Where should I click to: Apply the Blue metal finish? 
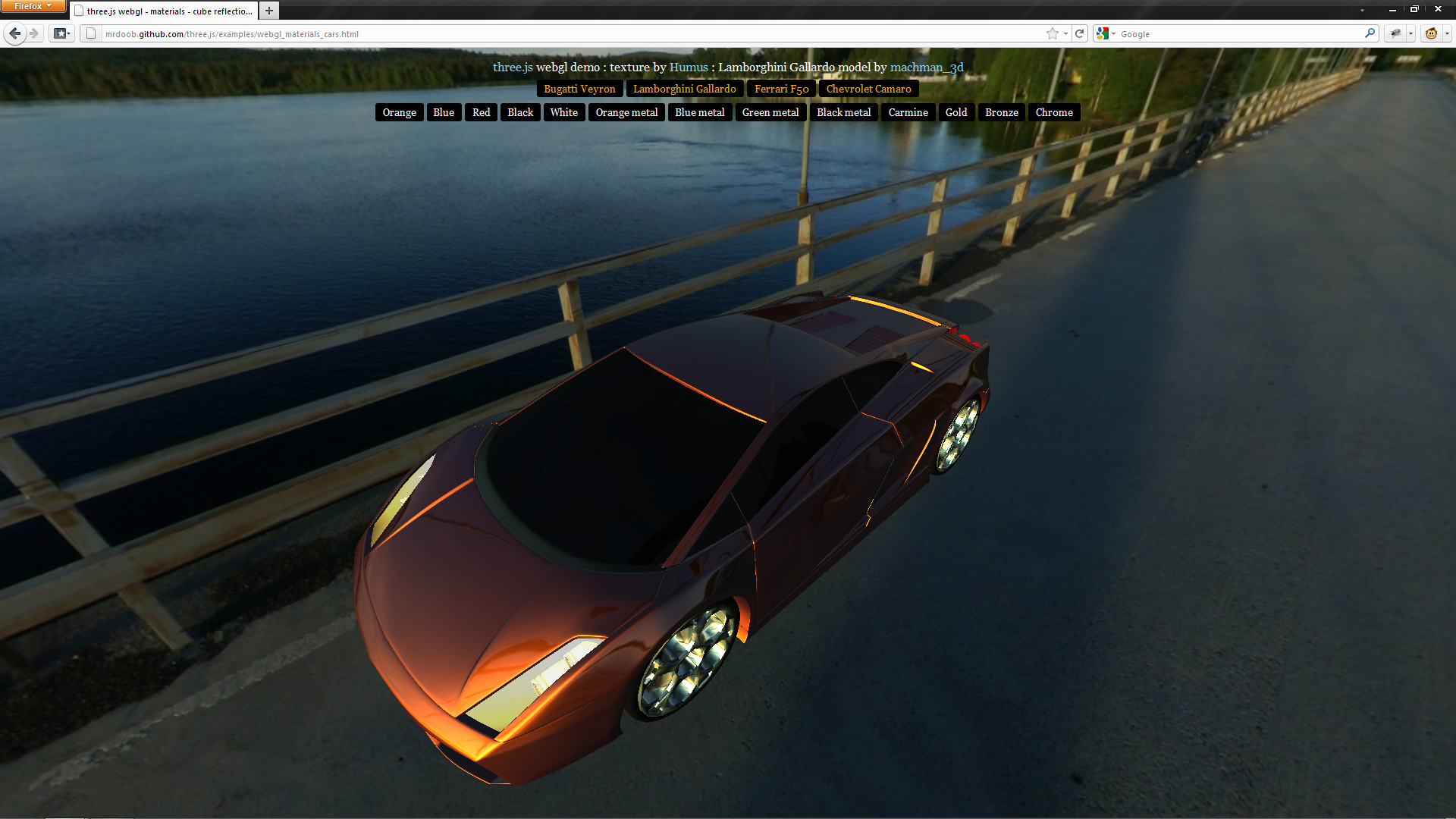[x=699, y=112]
